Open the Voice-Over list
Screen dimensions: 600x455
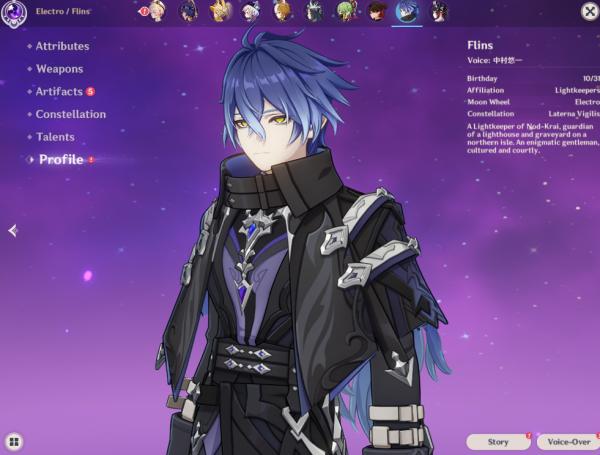(567, 441)
